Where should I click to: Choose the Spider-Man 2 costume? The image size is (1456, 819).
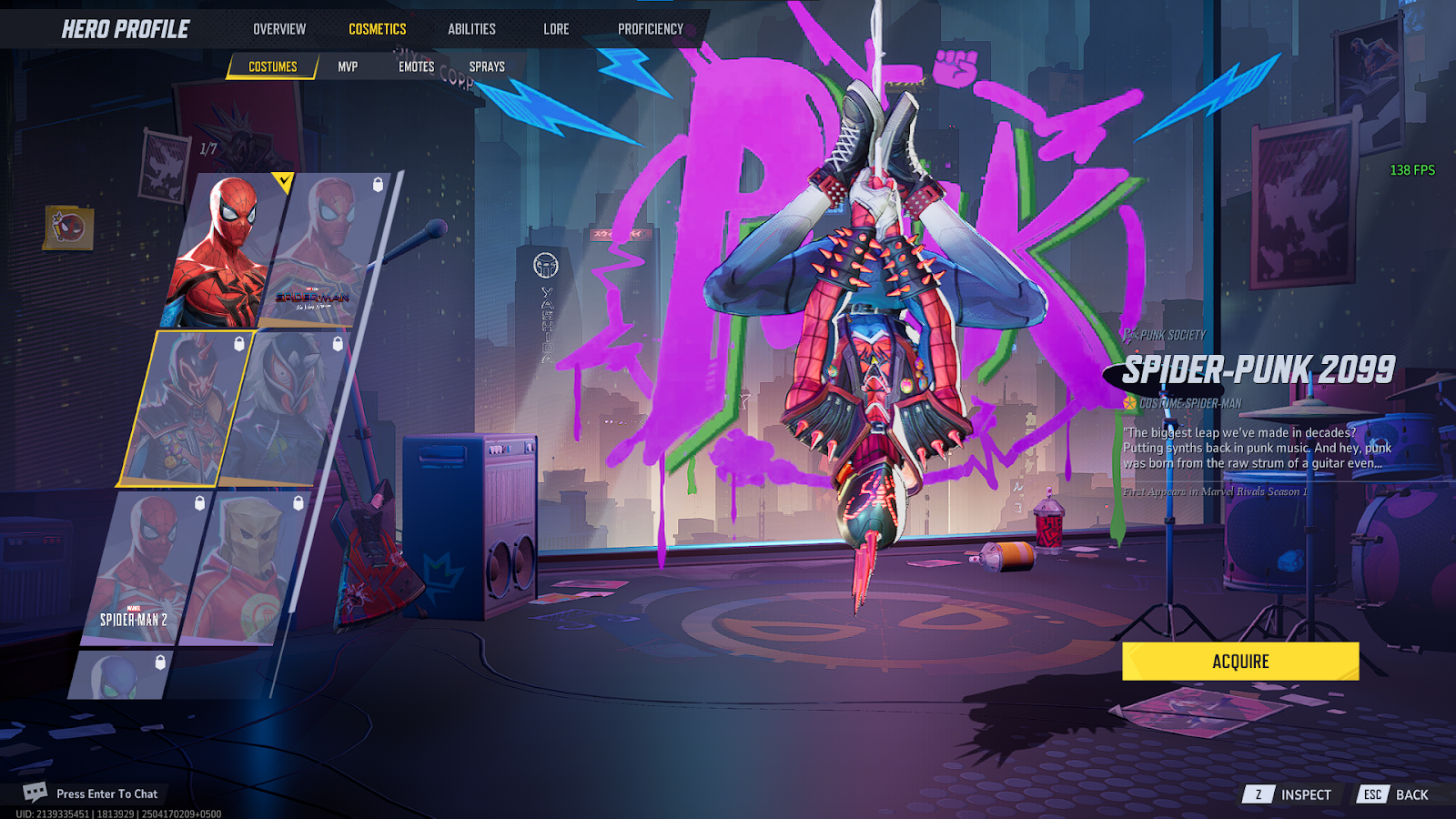pos(146,569)
